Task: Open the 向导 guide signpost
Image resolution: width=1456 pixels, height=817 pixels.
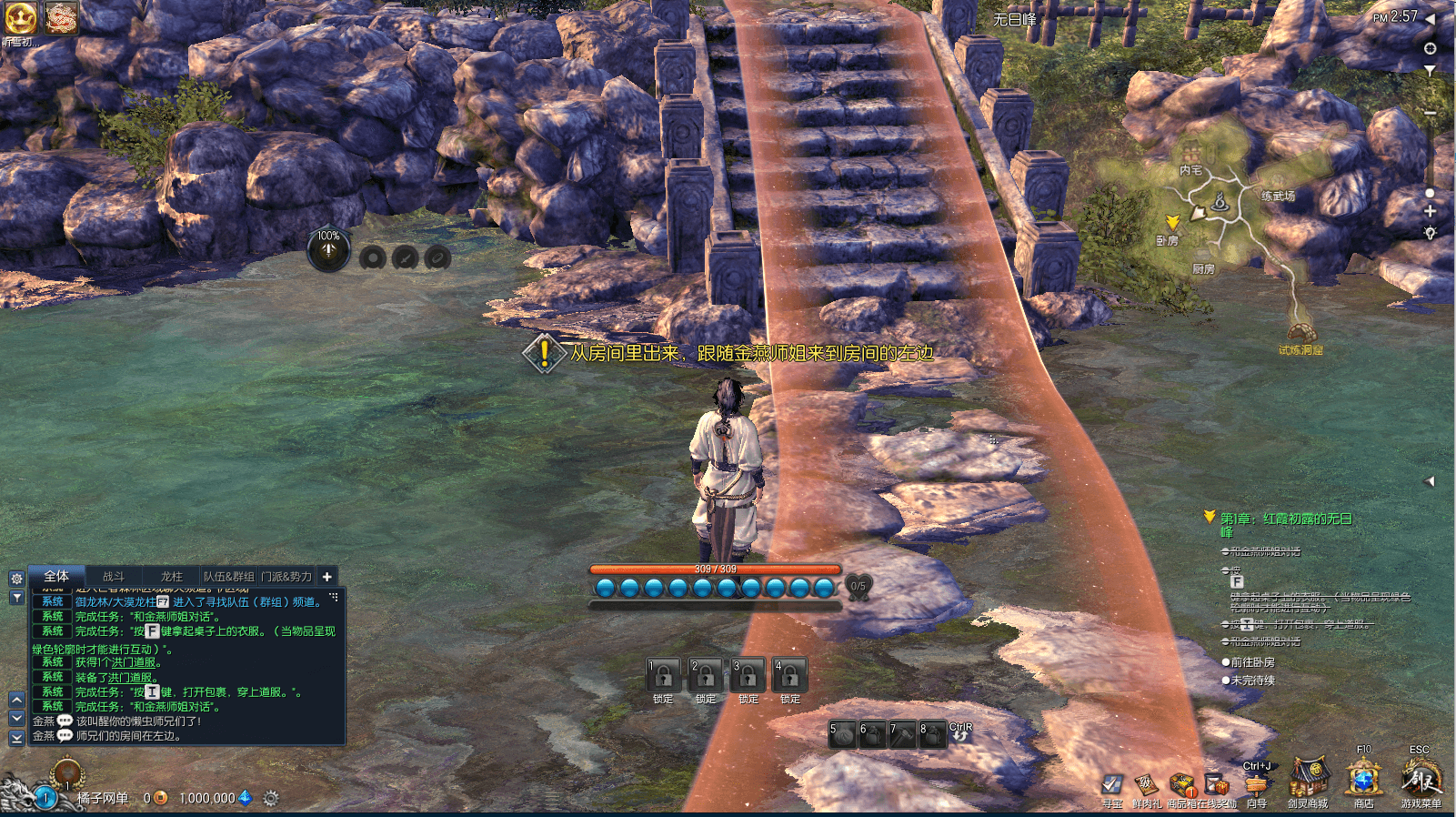Action: click(x=1256, y=786)
